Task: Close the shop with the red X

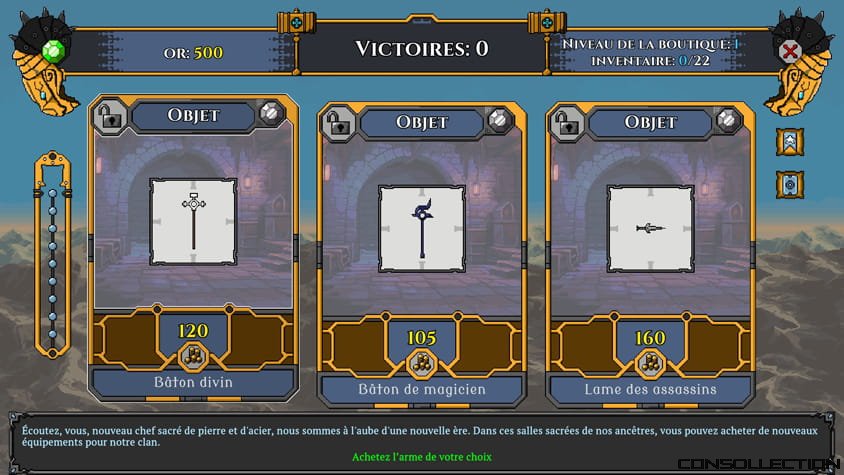Action: [x=790, y=51]
